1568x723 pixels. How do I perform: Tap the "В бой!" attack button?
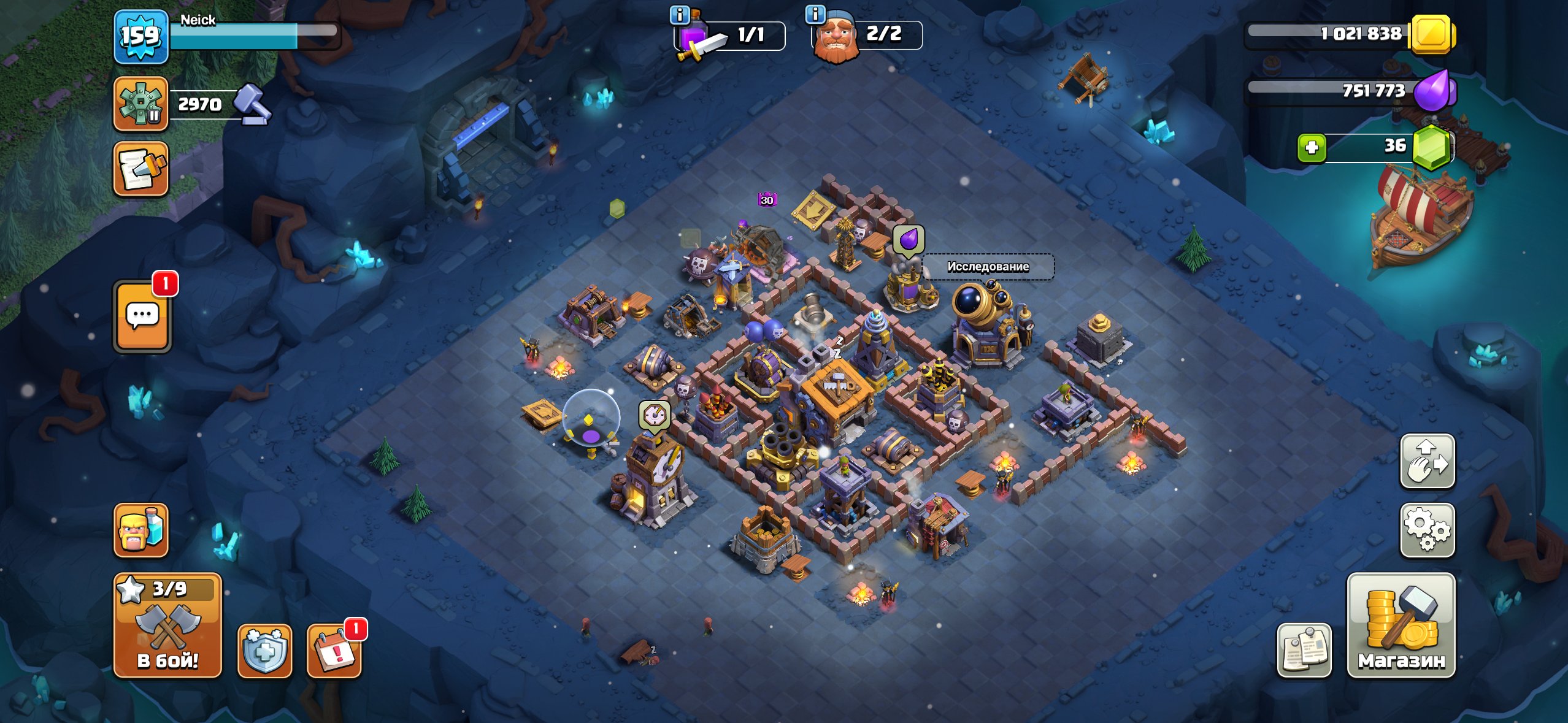[167, 625]
